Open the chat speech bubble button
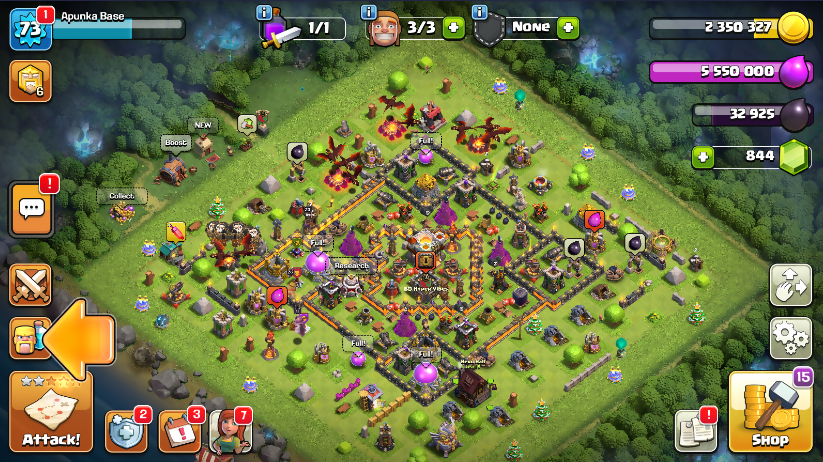This screenshot has width=823, height=462. [31, 209]
